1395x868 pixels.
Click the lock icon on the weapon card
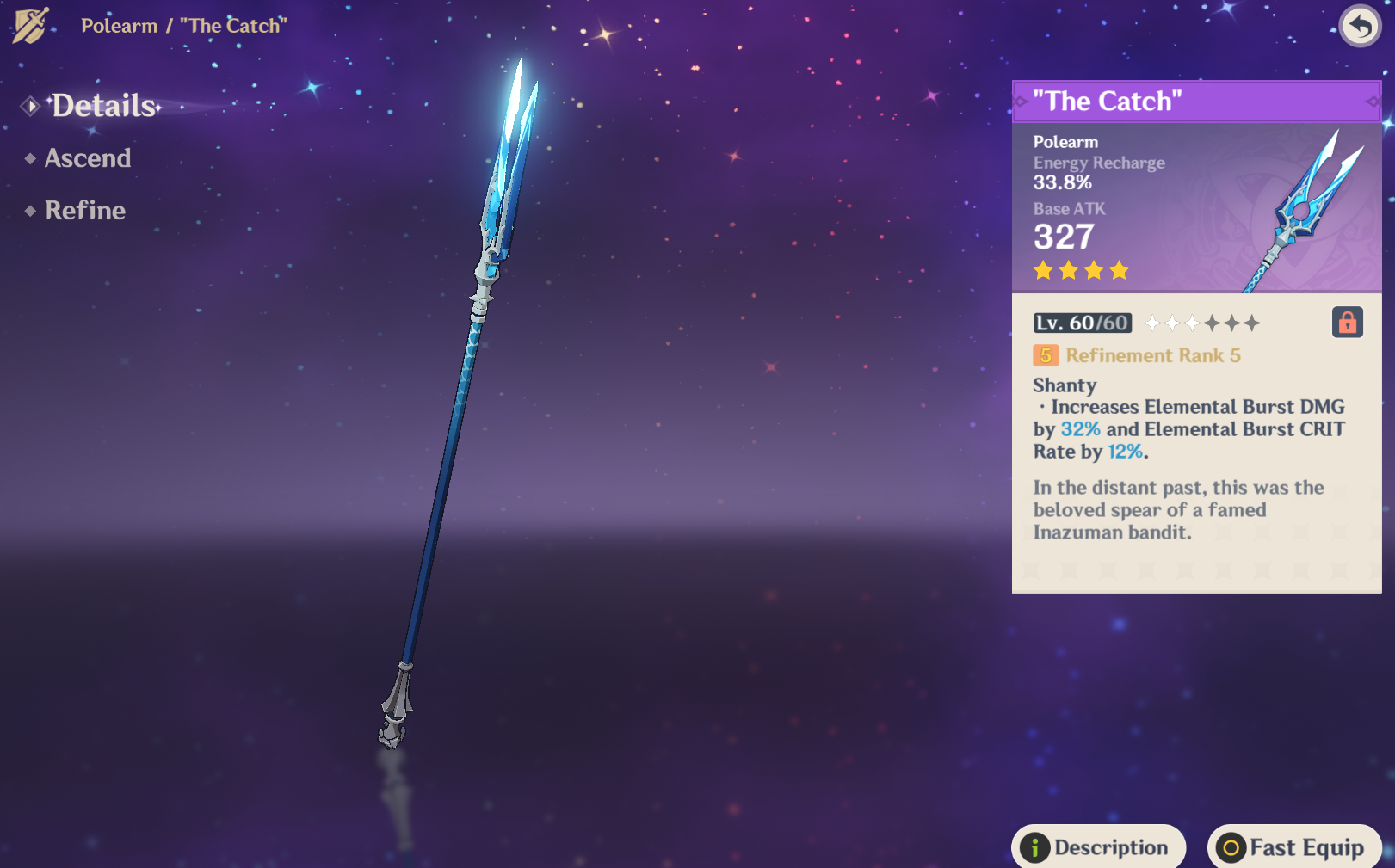pyautogui.click(x=1347, y=321)
